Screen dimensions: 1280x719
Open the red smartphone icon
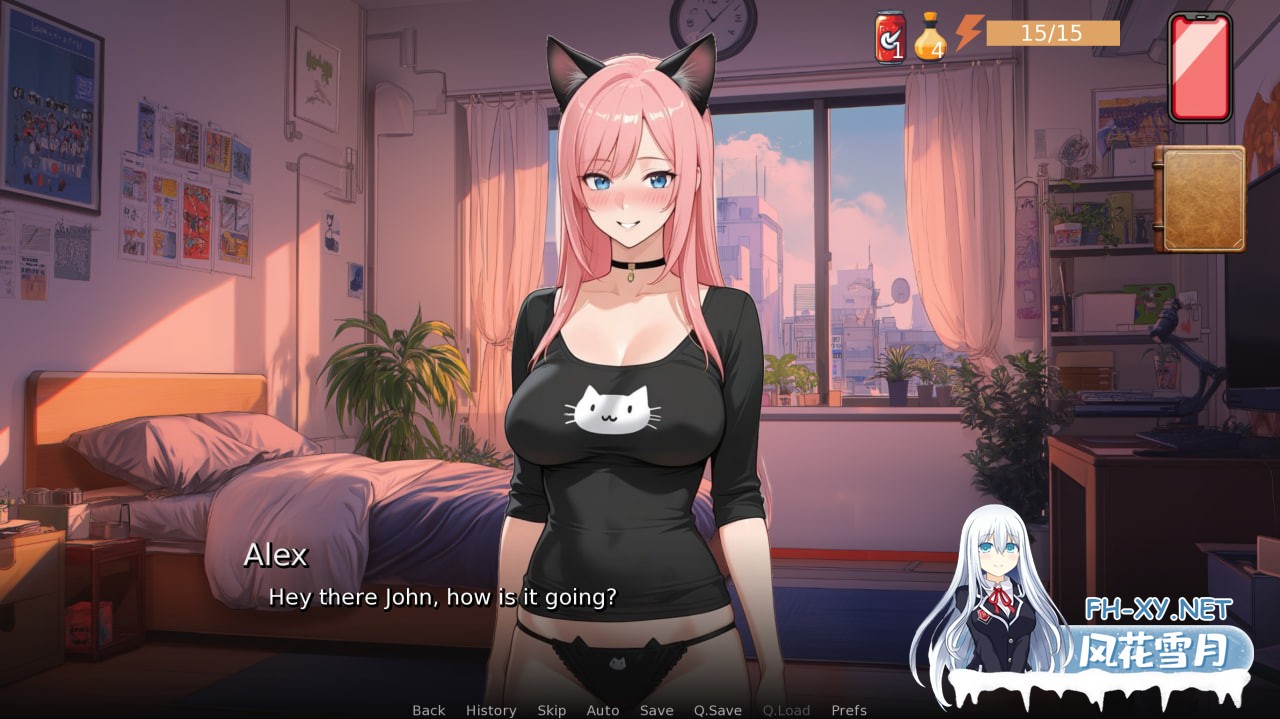pyautogui.click(x=1199, y=67)
